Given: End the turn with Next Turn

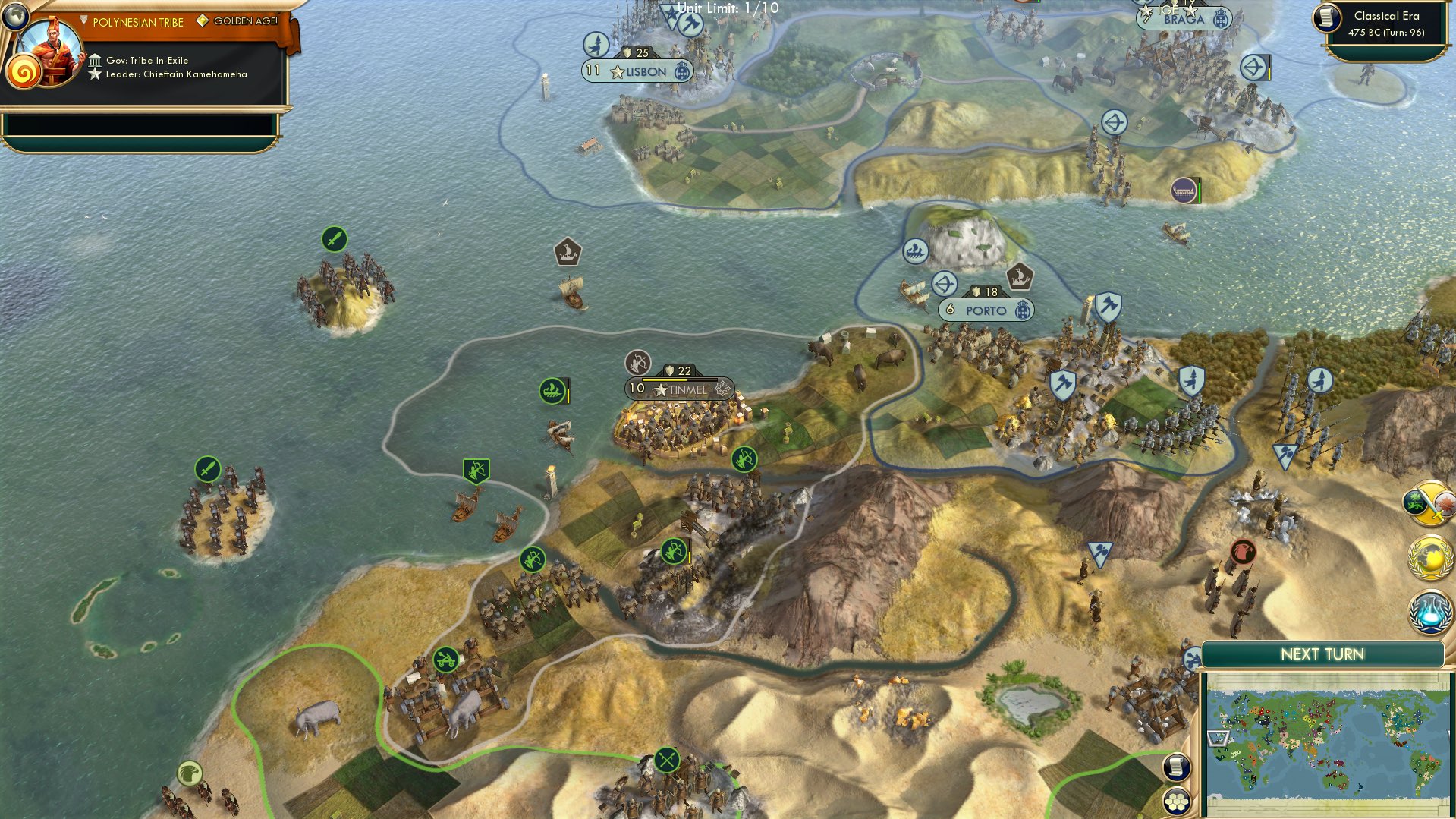Looking at the screenshot, I should (1322, 654).
